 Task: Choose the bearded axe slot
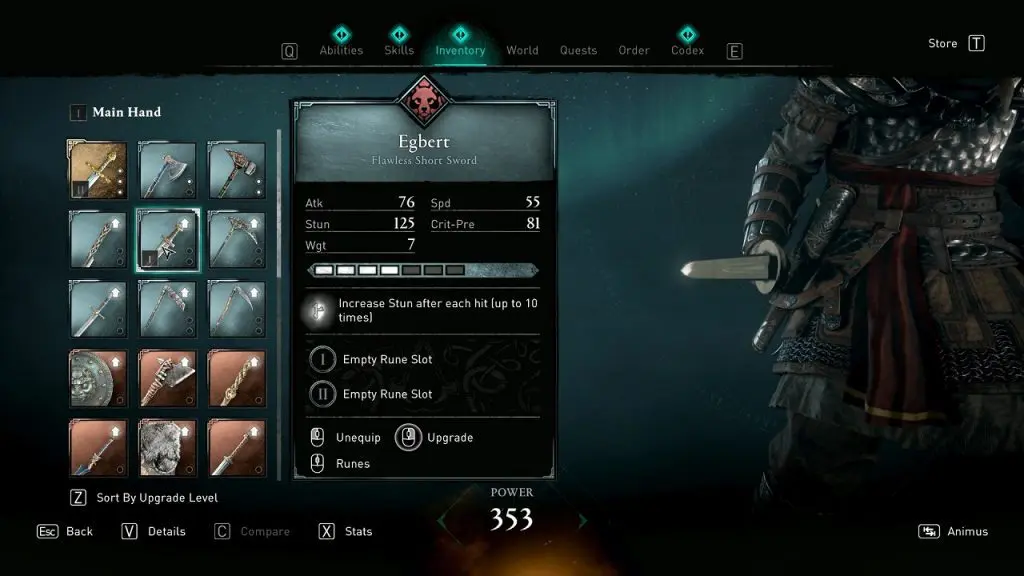tap(168, 171)
